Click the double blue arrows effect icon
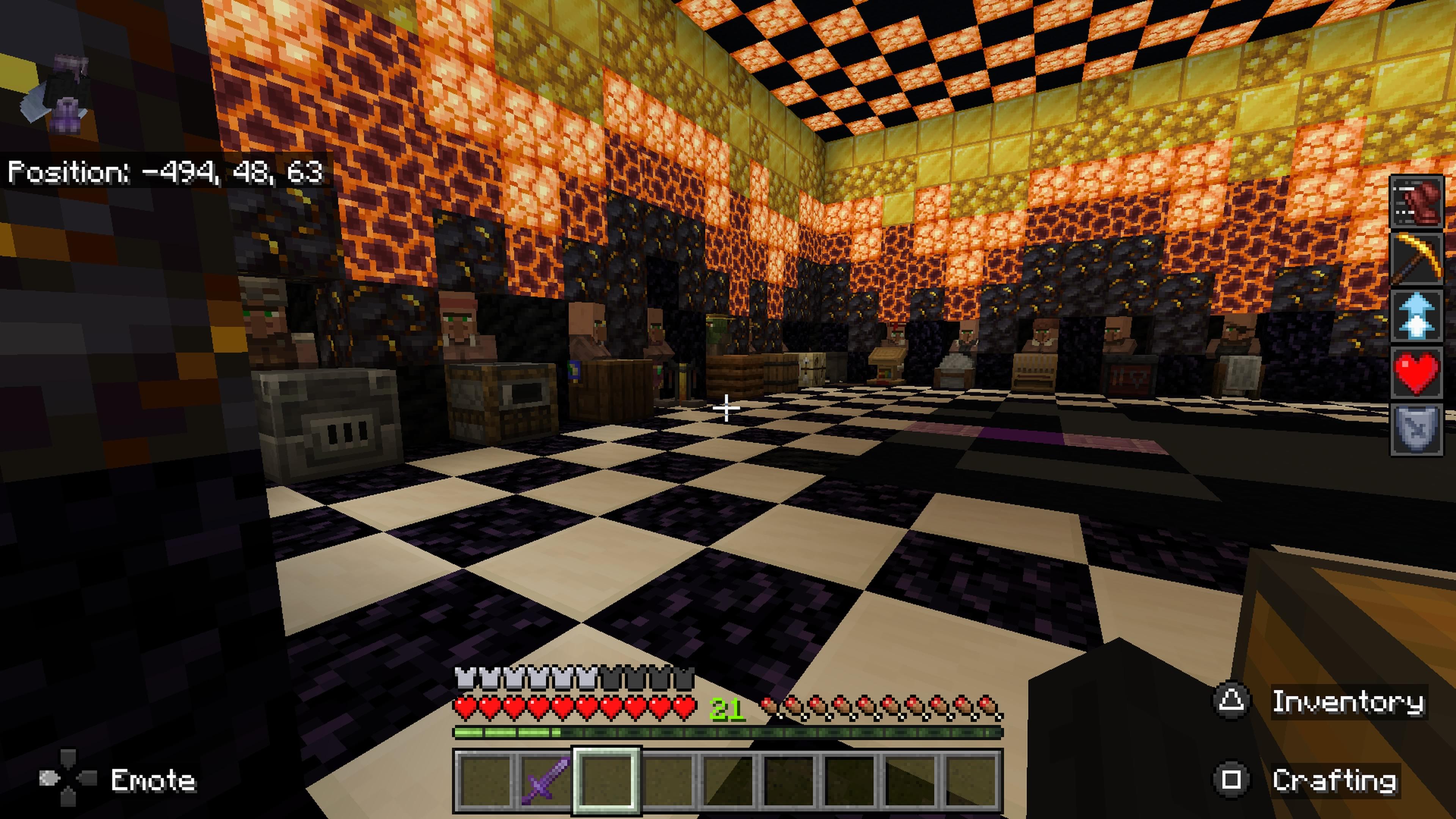The image size is (1456, 819). pos(1417,315)
